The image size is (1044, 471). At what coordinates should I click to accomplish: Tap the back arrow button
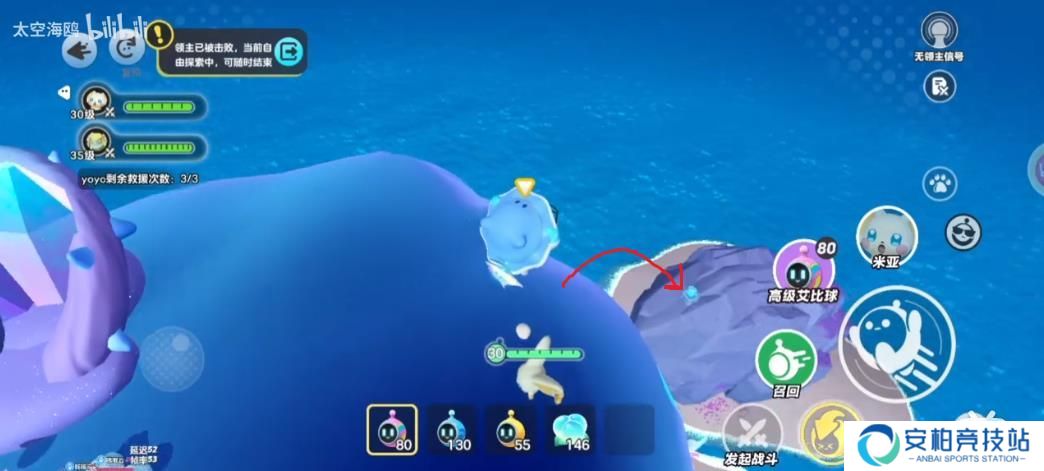(x=79, y=50)
